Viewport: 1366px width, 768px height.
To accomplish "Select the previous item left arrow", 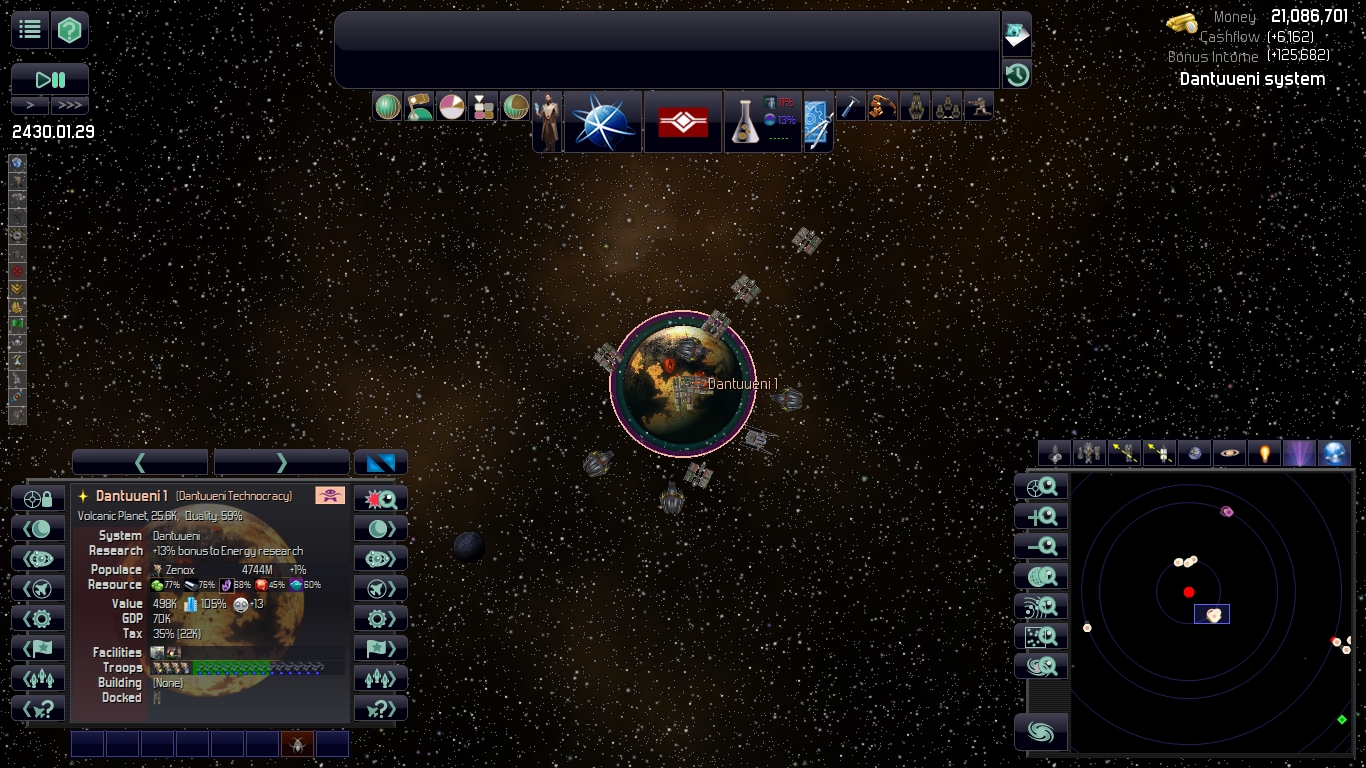I will 140,462.
